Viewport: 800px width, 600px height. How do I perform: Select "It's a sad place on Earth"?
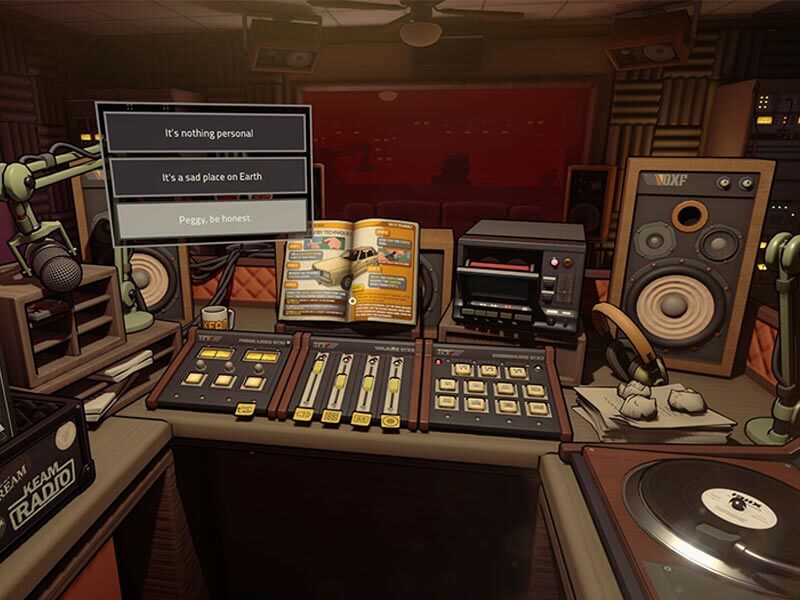(x=207, y=177)
